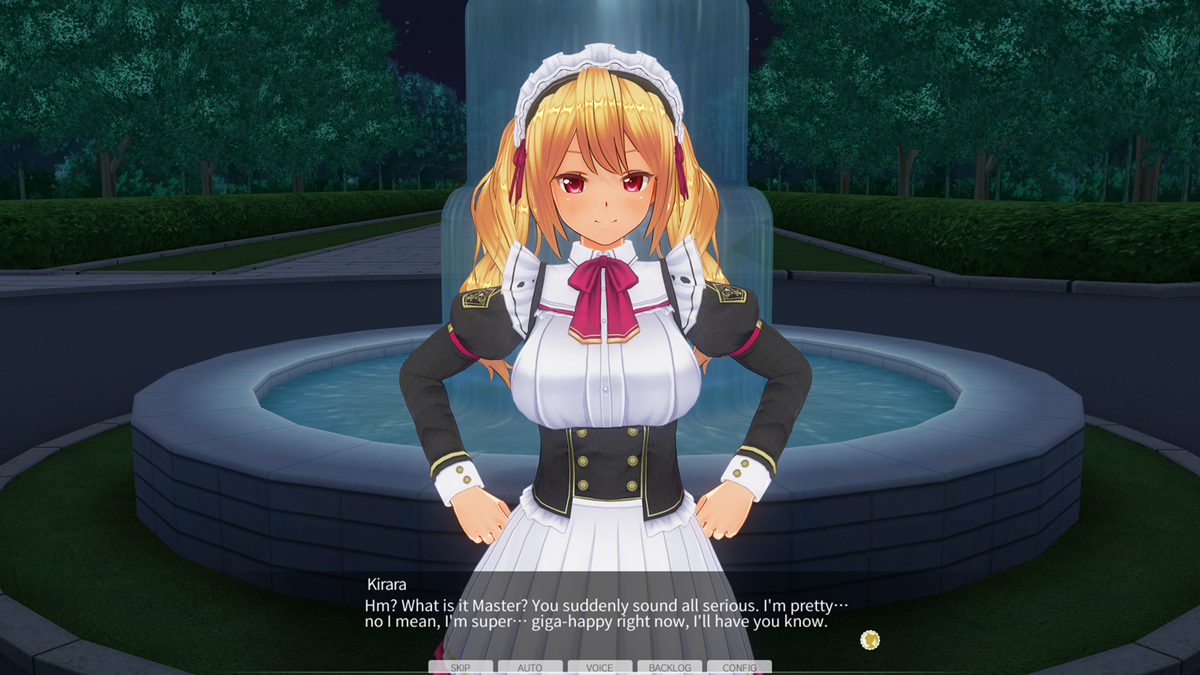The image size is (1200, 675).
Task: Open the CONFIG settings
Action: (739, 667)
